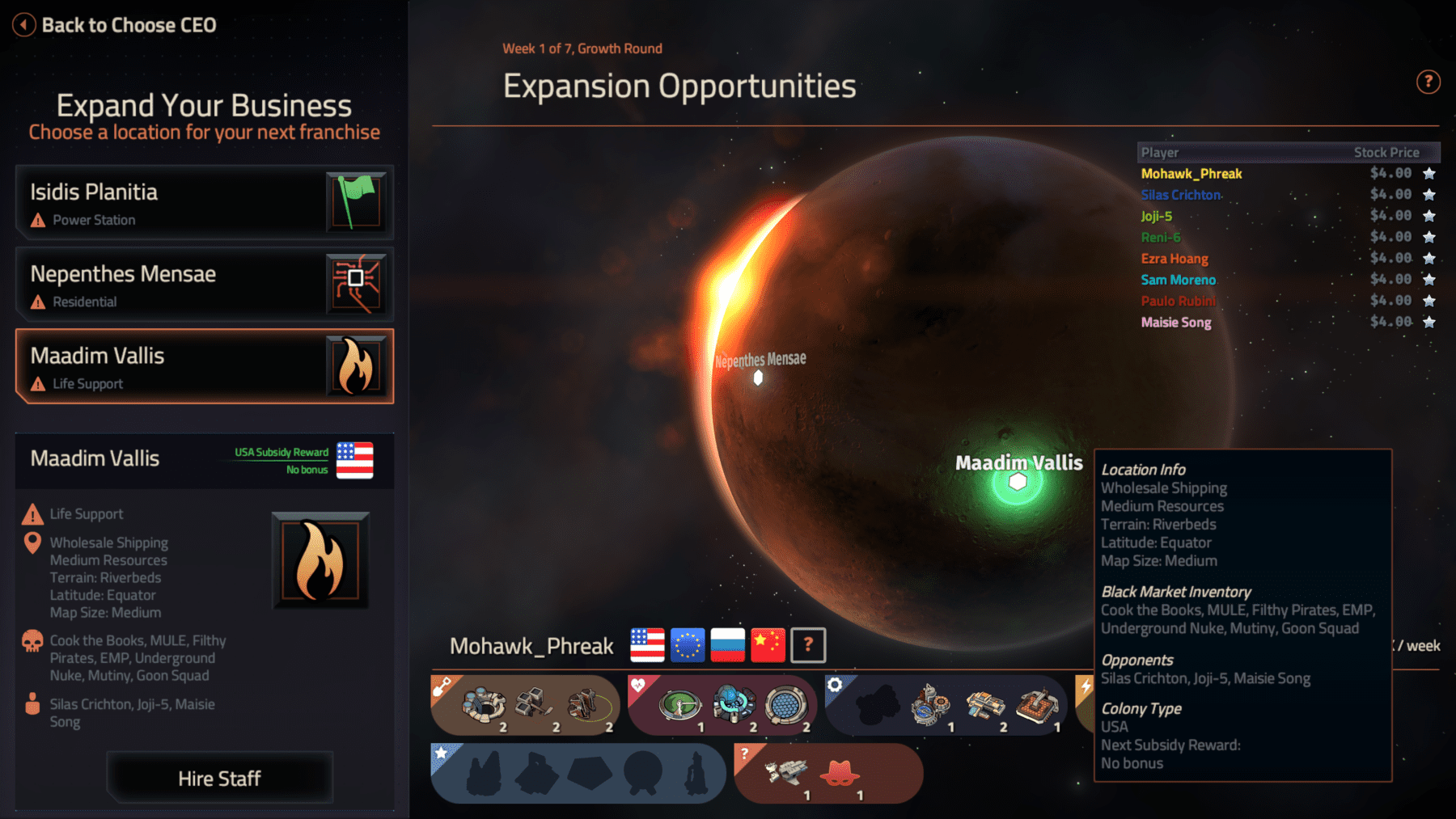Choose the Nepenthes Mensae location
Screen dimensions: 1456x819
[x=204, y=285]
